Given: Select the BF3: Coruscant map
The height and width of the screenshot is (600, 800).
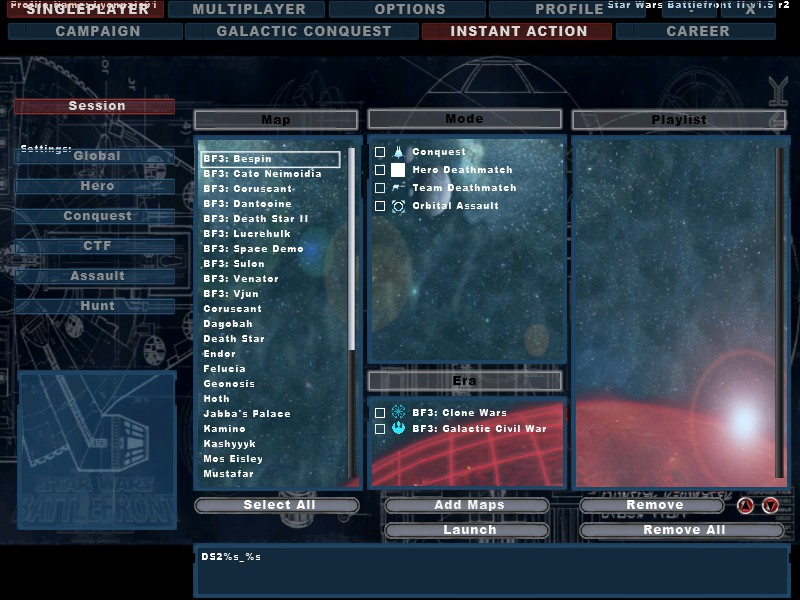Looking at the screenshot, I should pos(248,189).
